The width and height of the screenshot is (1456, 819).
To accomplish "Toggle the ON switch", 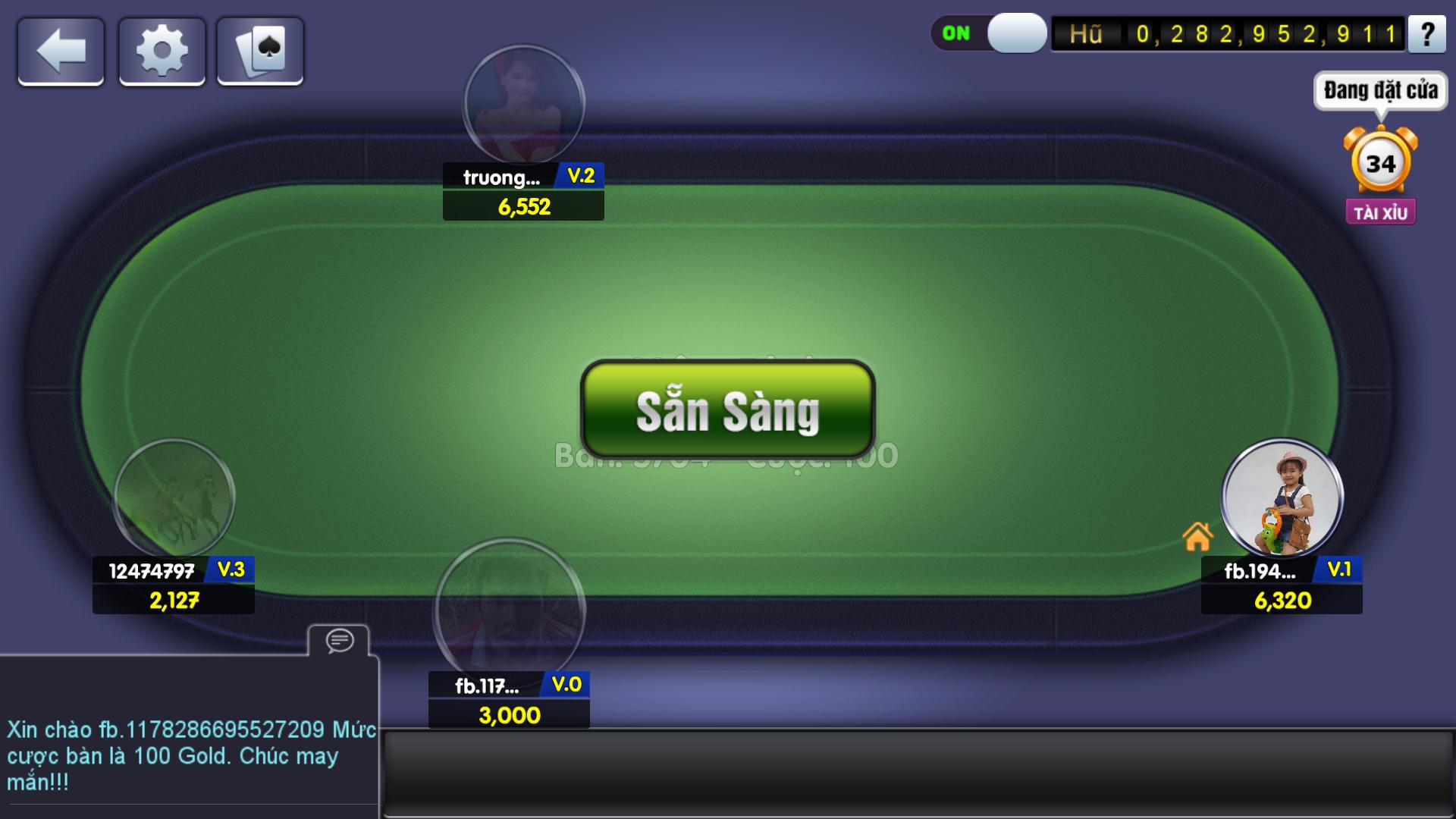I will tap(989, 33).
